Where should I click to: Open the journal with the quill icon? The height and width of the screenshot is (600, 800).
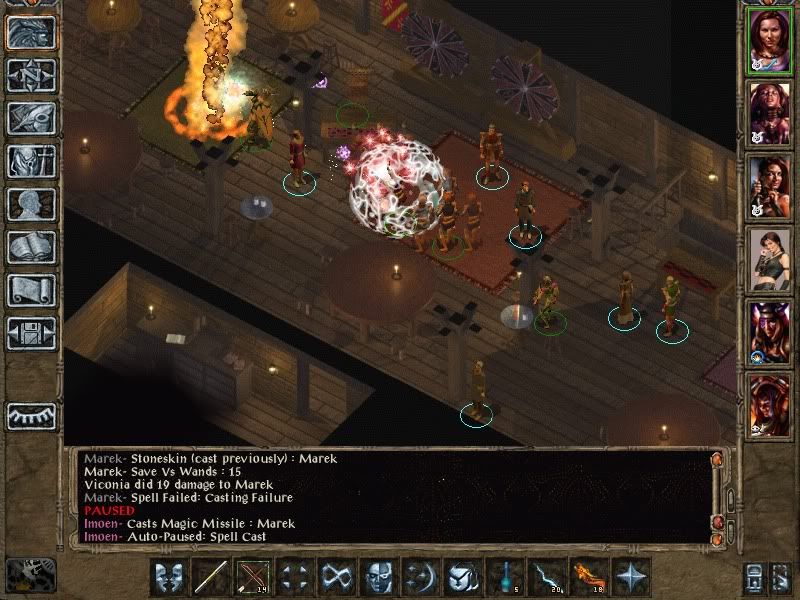[x=31, y=117]
